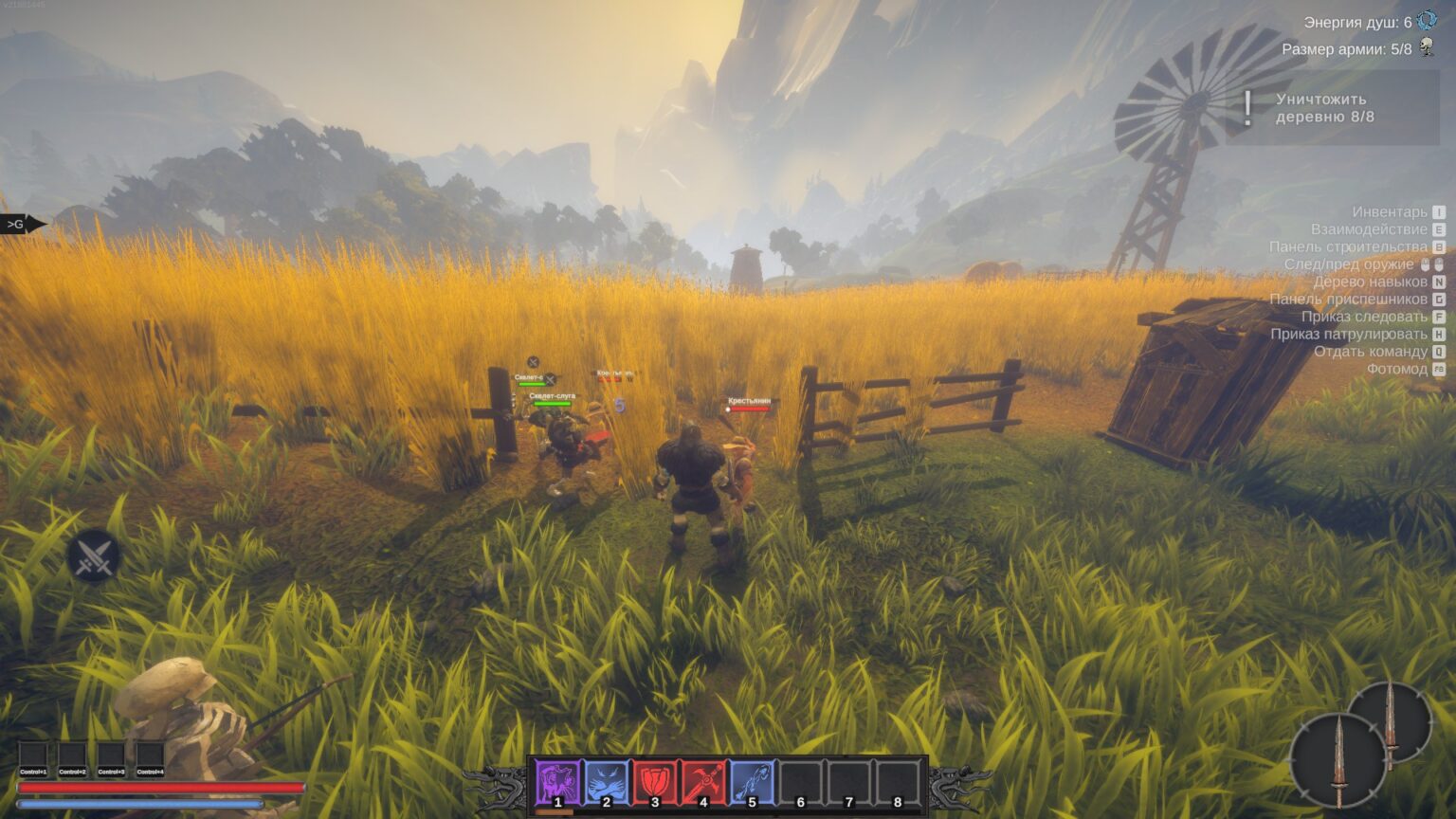Cast the blue swirling energy spell
This screenshot has width=1456, height=819.
click(752, 783)
